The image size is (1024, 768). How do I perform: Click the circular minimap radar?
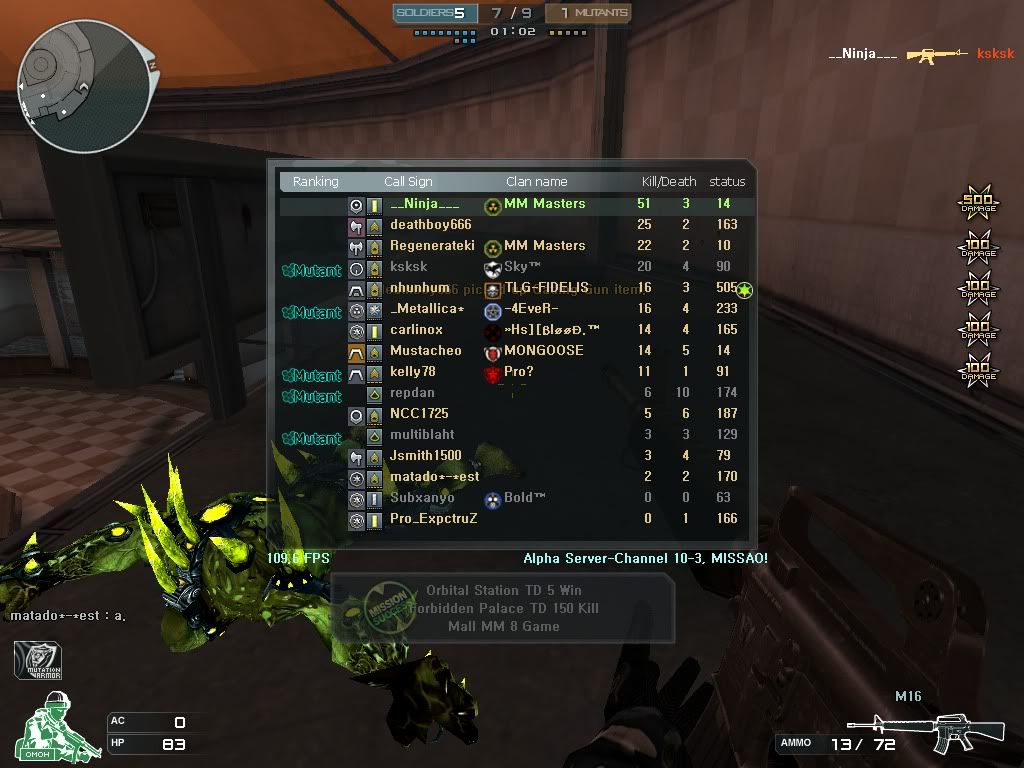click(85, 85)
